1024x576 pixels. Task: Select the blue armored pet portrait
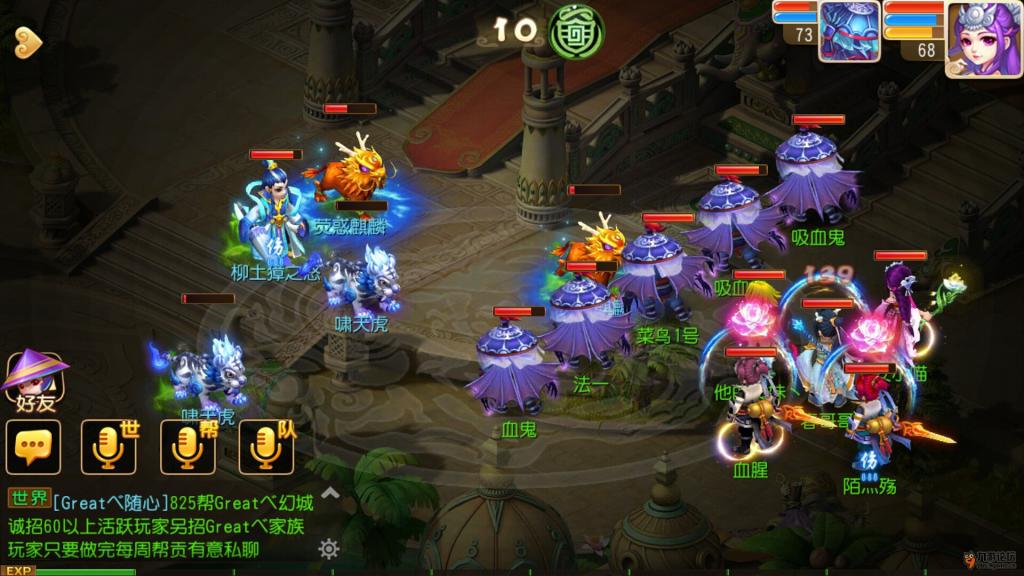click(849, 33)
